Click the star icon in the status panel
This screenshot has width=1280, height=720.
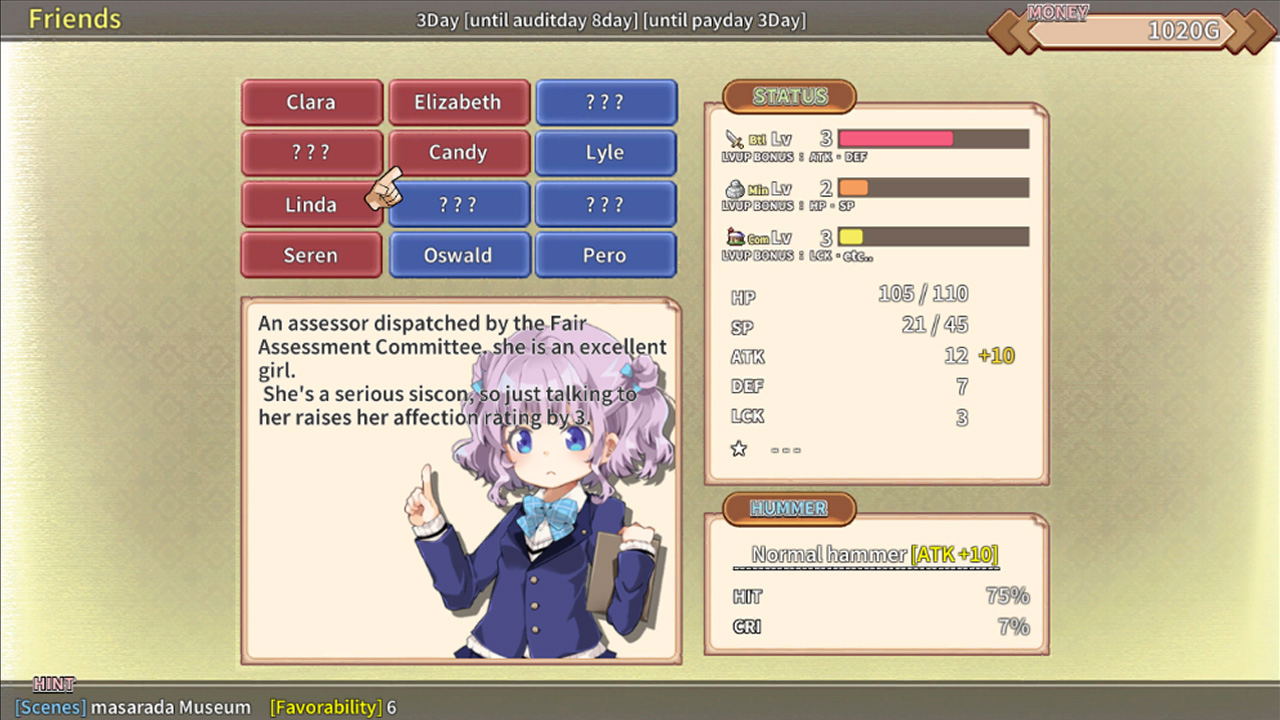[738, 449]
